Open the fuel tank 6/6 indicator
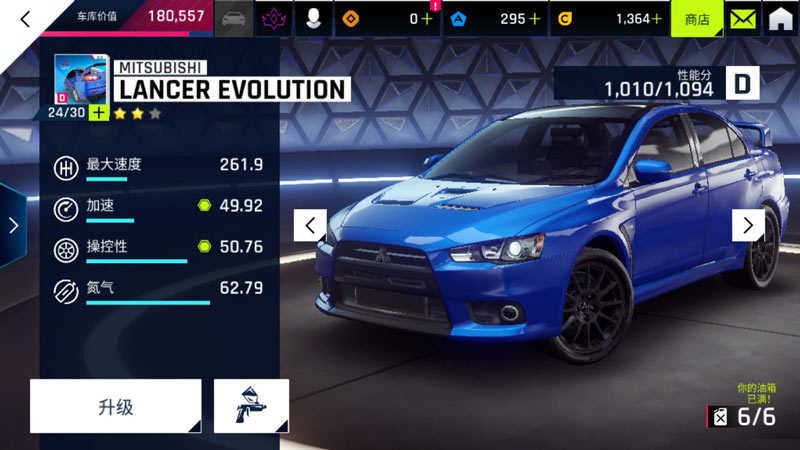 tap(742, 417)
